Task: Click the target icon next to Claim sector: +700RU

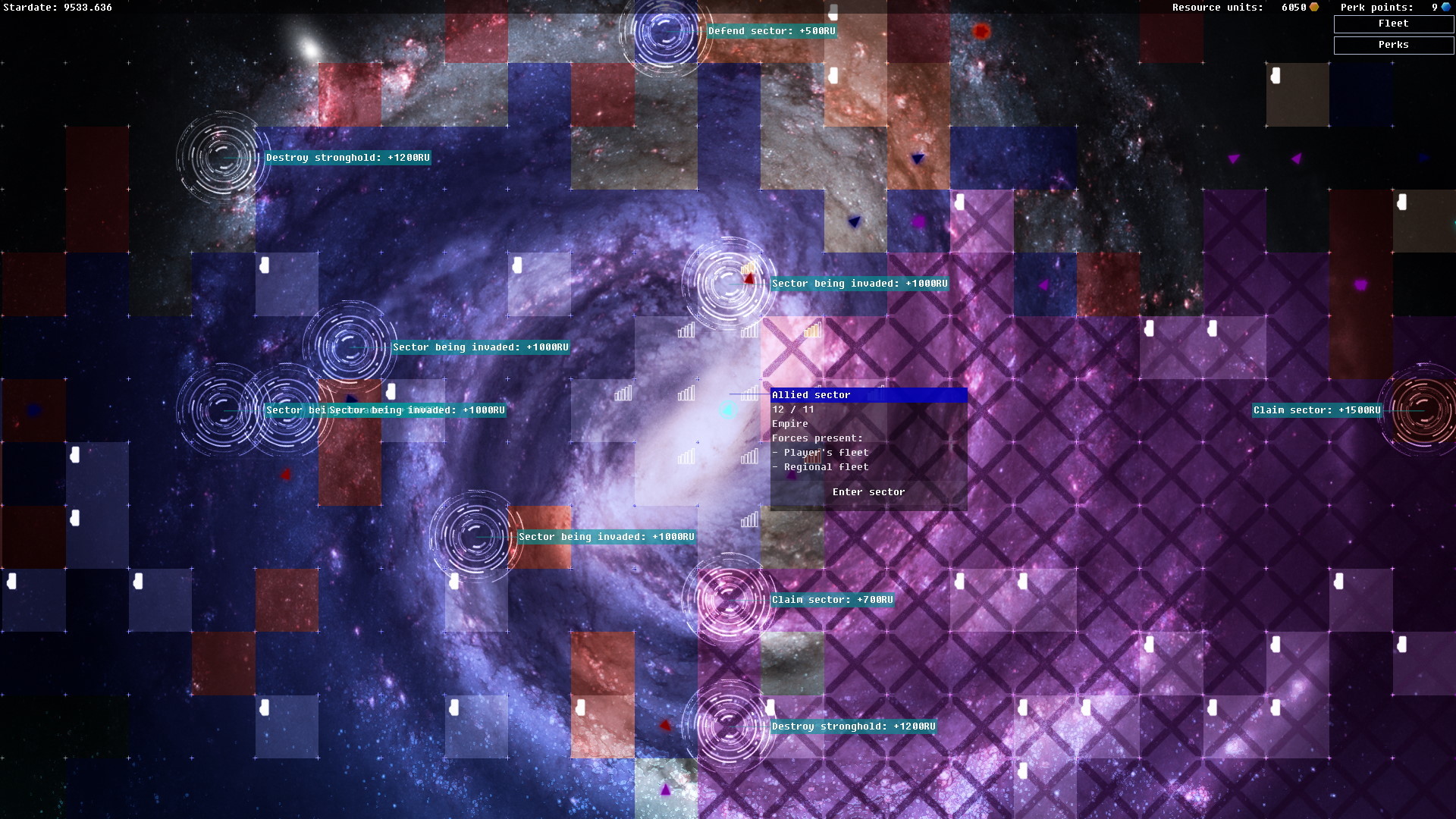Action: [x=729, y=599]
